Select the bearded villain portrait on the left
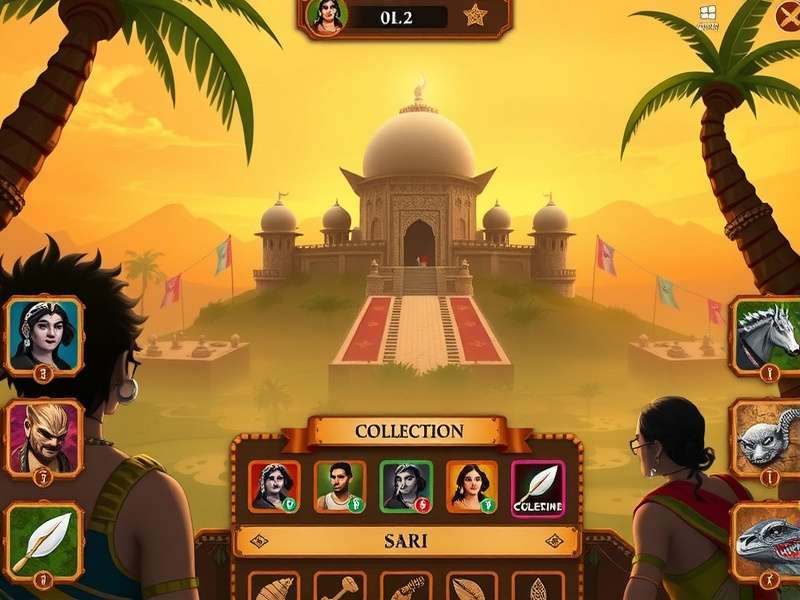 click(x=44, y=437)
